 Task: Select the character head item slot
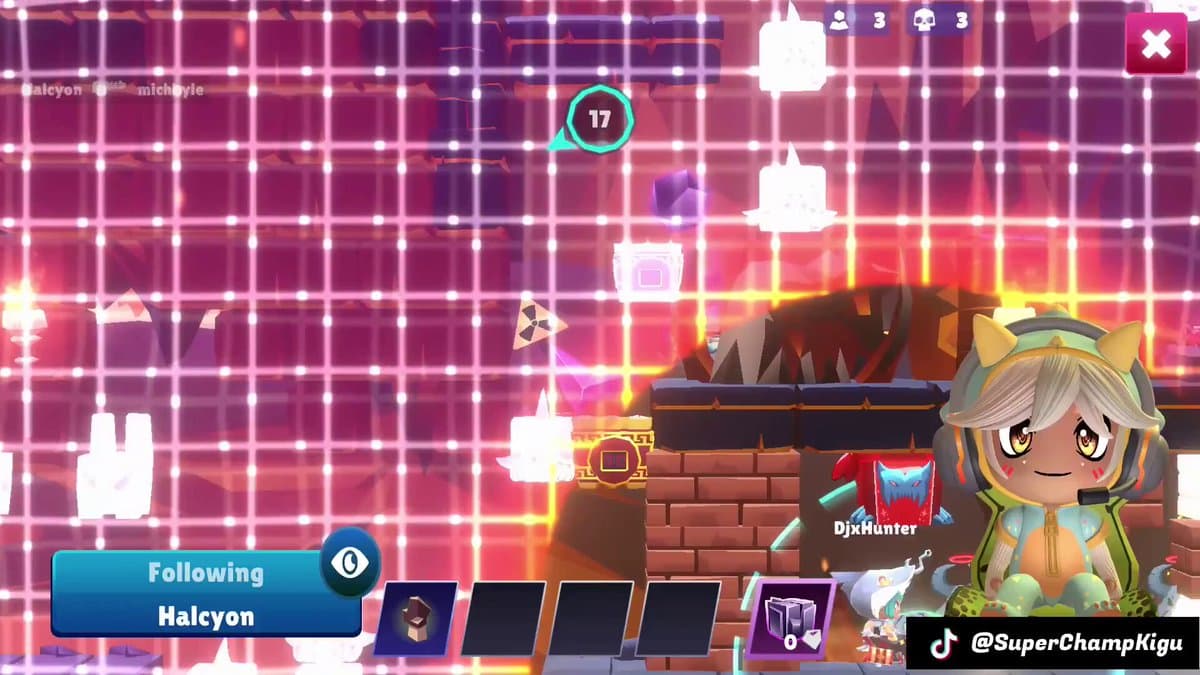(x=416, y=619)
